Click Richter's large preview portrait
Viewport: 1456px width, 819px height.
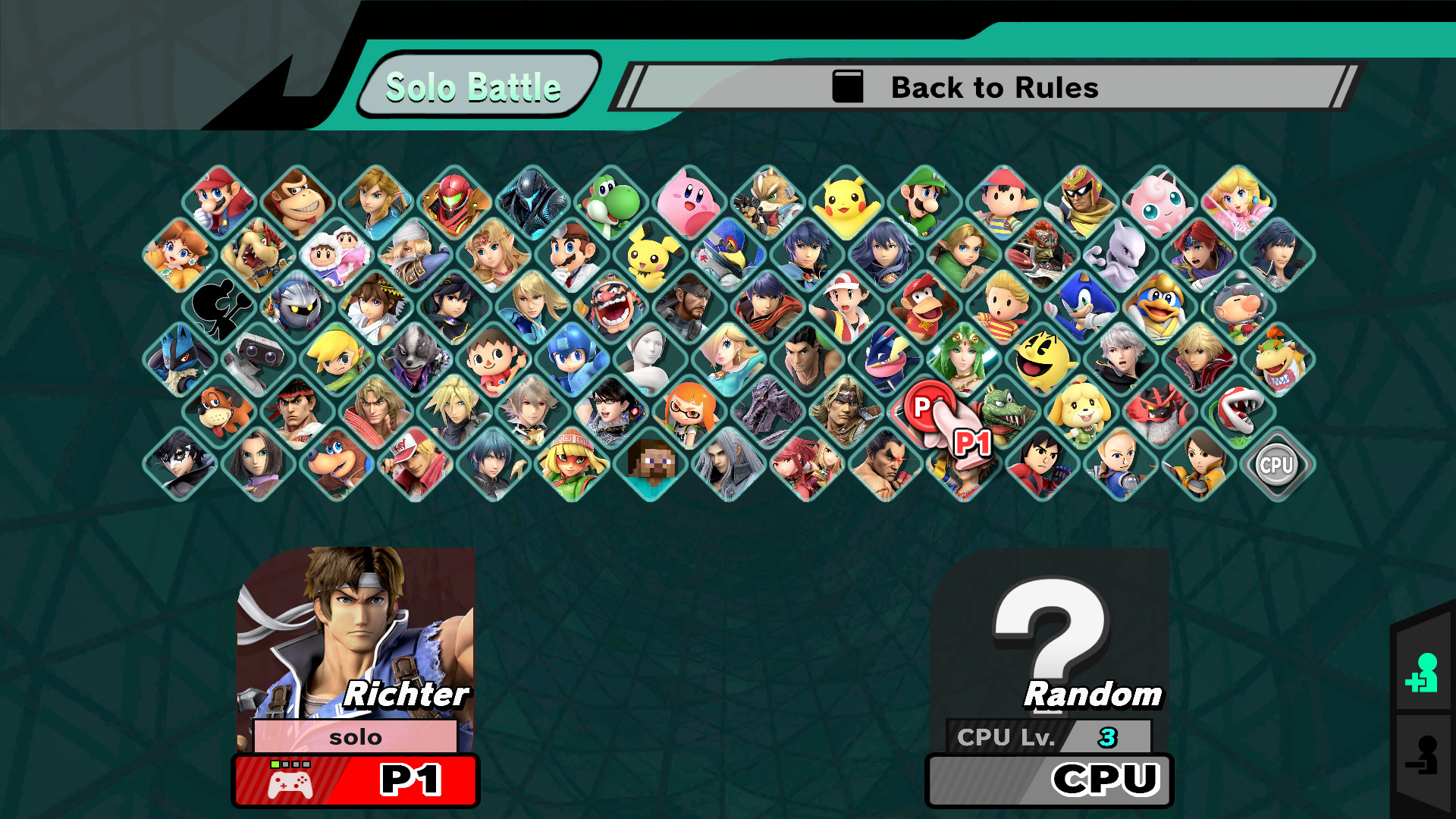coord(356,637)
